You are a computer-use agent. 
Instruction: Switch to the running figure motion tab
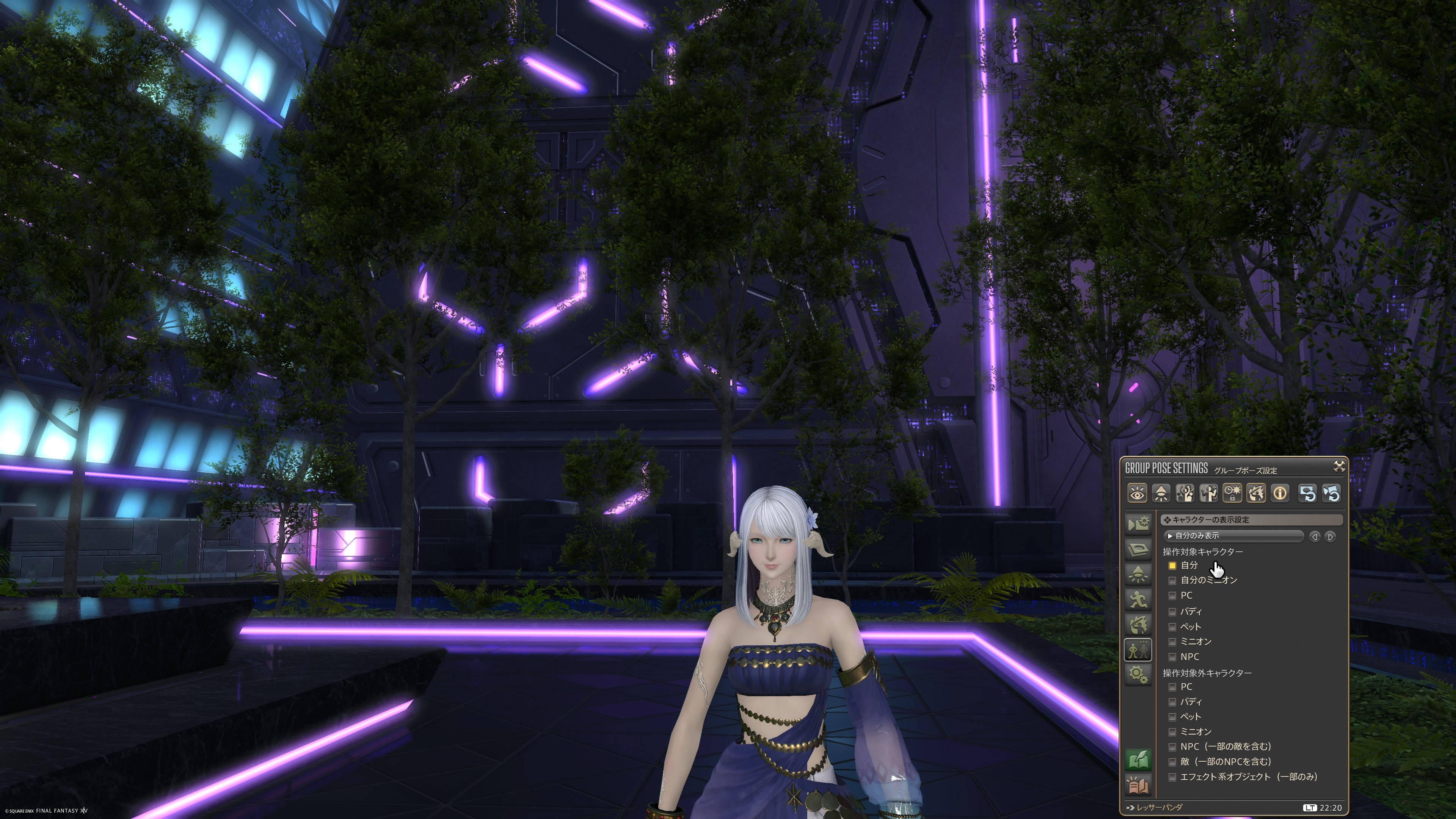point(1138,599)
